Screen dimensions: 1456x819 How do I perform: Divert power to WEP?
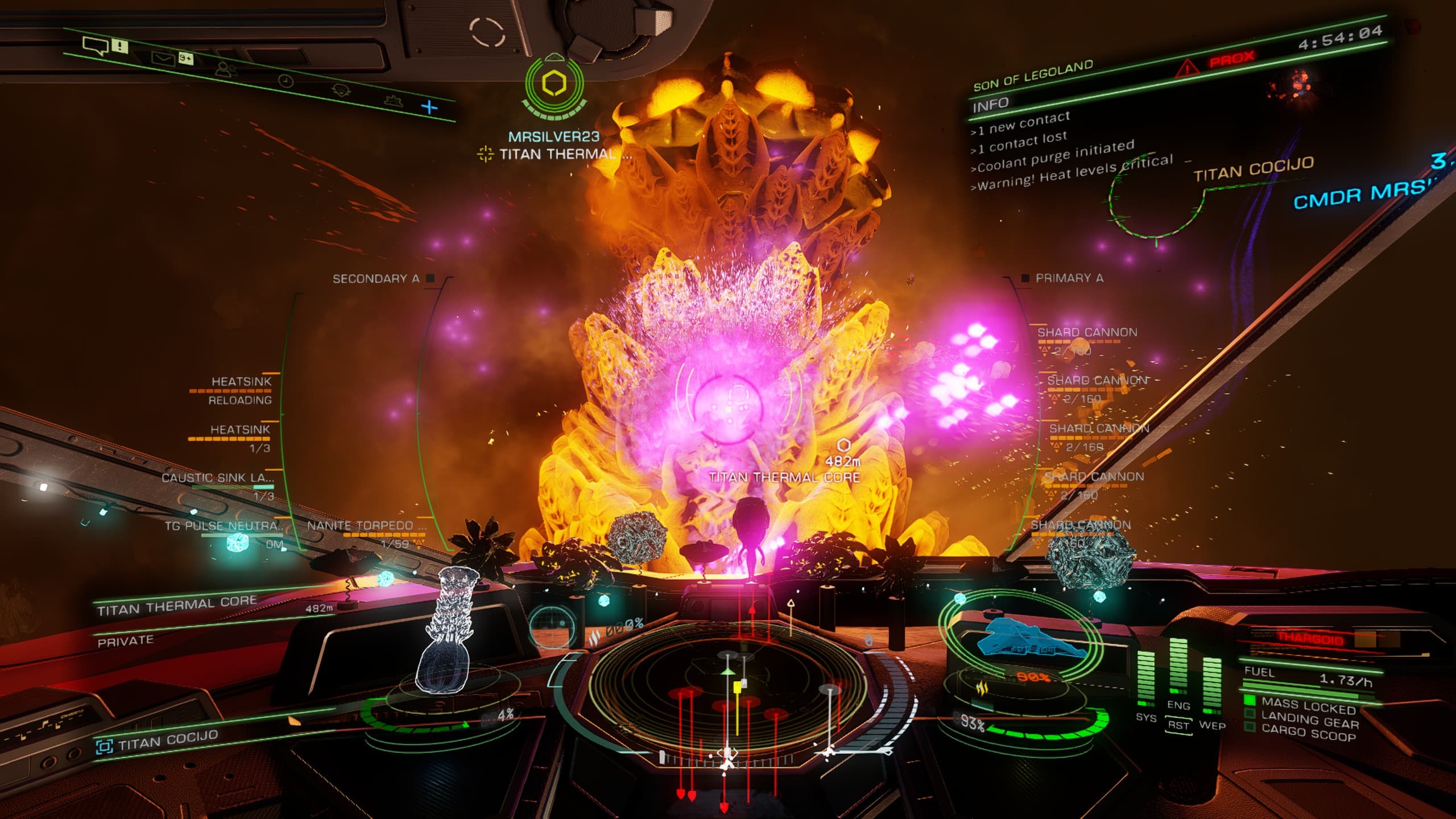pos(1212,725)
